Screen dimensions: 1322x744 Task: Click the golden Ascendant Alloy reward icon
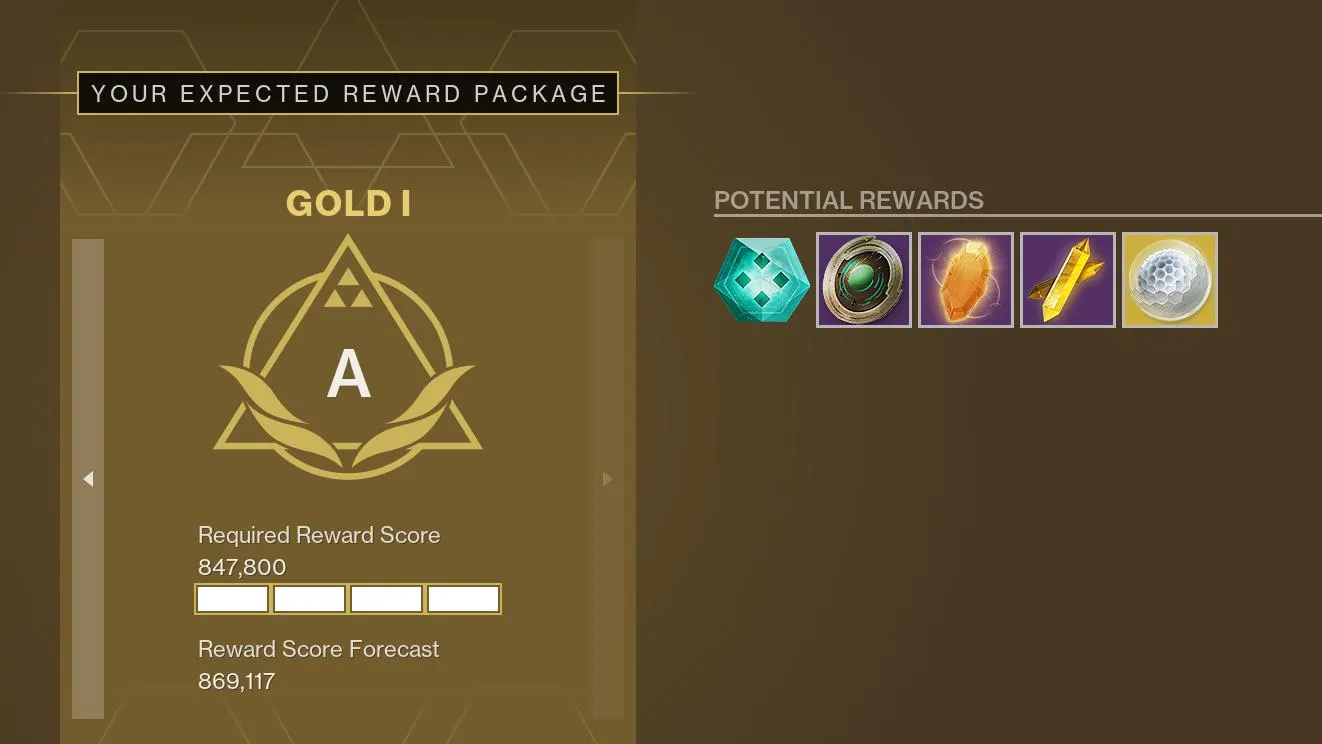[x=1067, y=280]
